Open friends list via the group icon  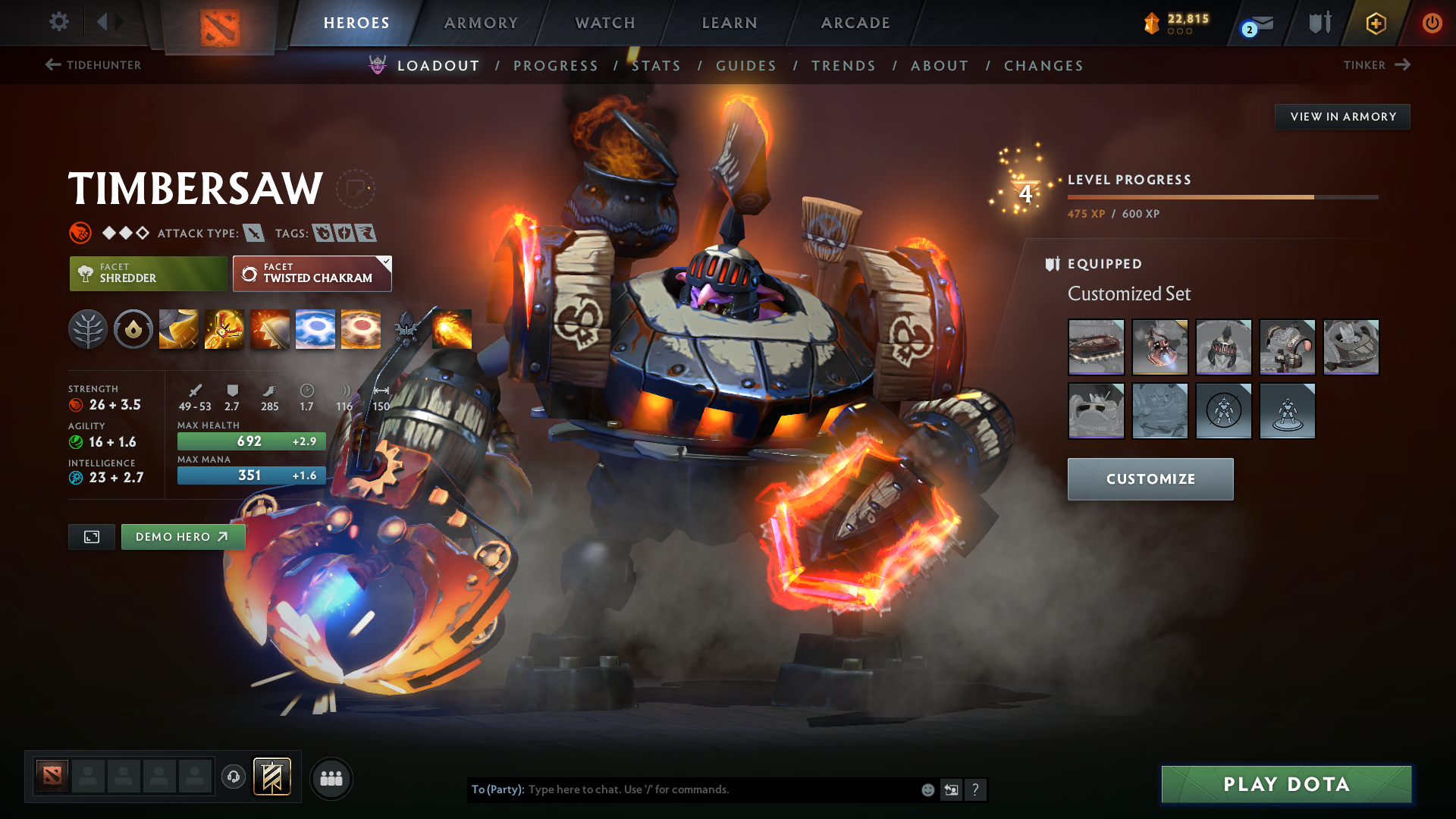pyautogui.click(x=331, y=777)
